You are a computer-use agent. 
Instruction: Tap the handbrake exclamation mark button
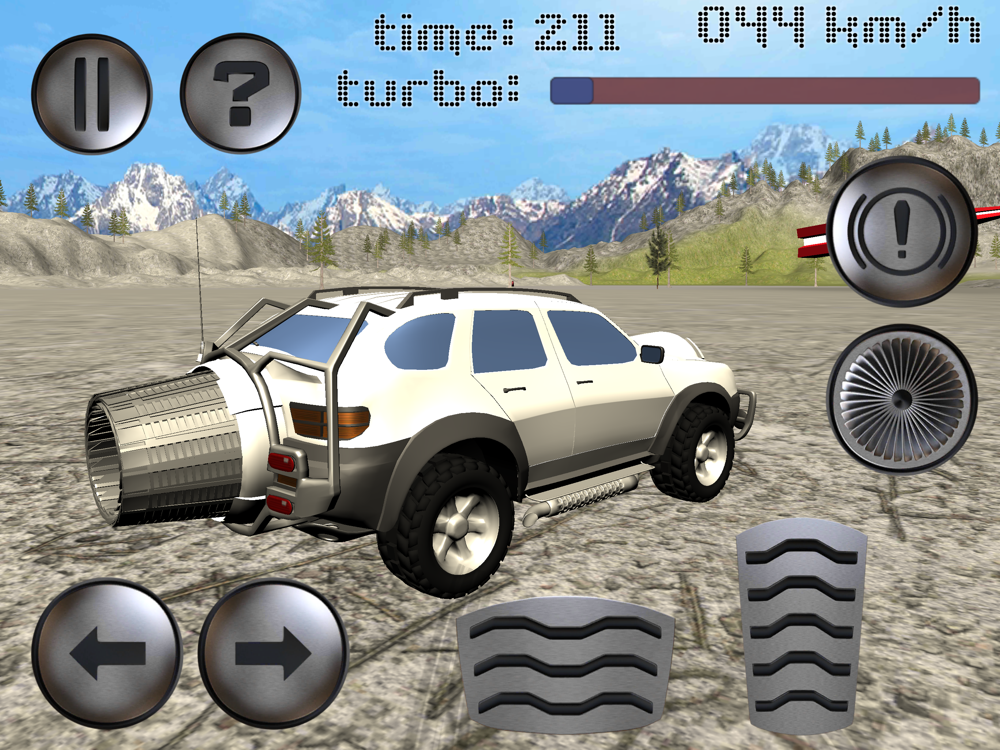(x=902, y=231)
